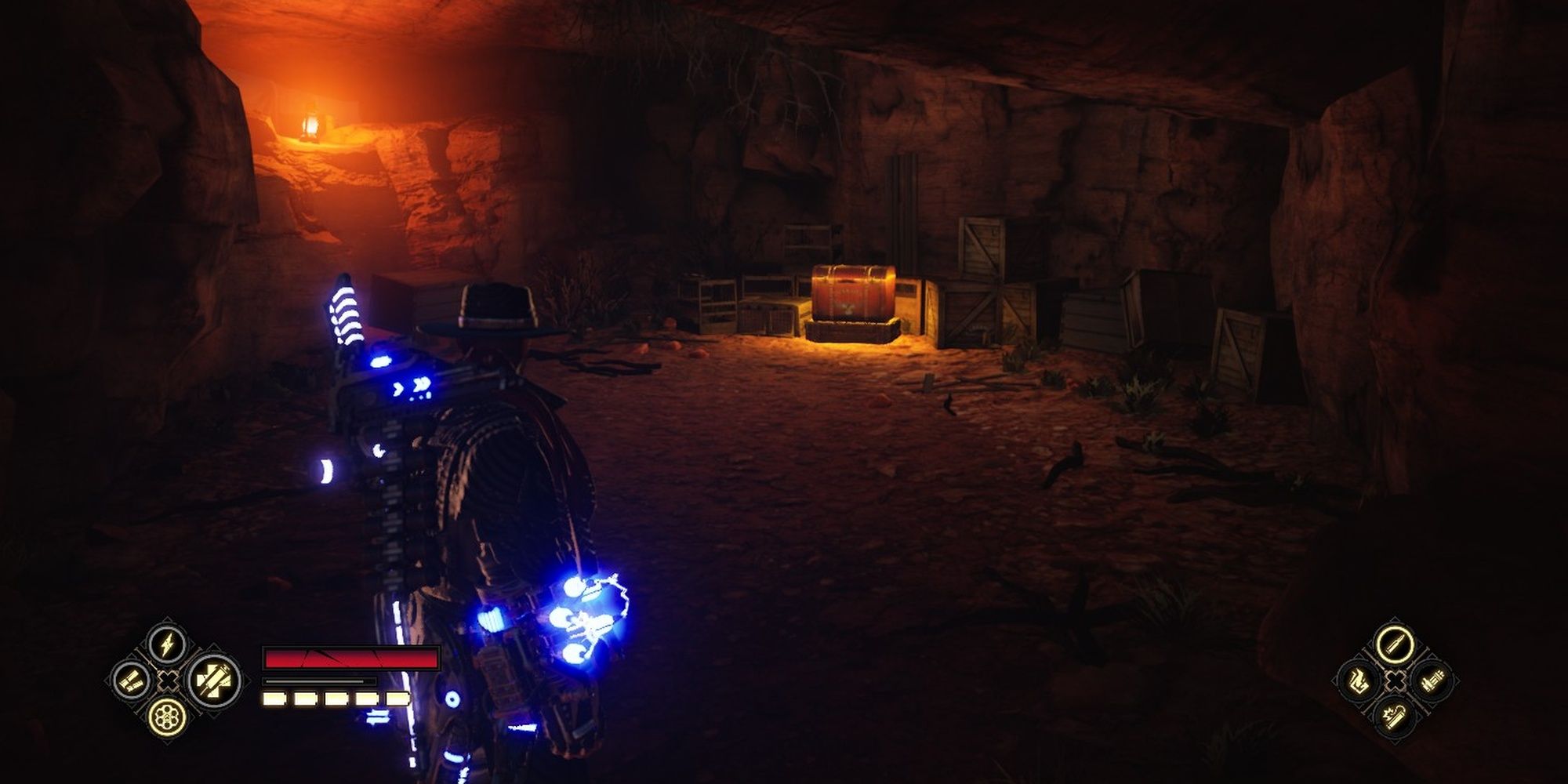Viewport: 1568px width, 784px height.
Task: Click the explosive blast stick icon
Action: click(1395, 716)
